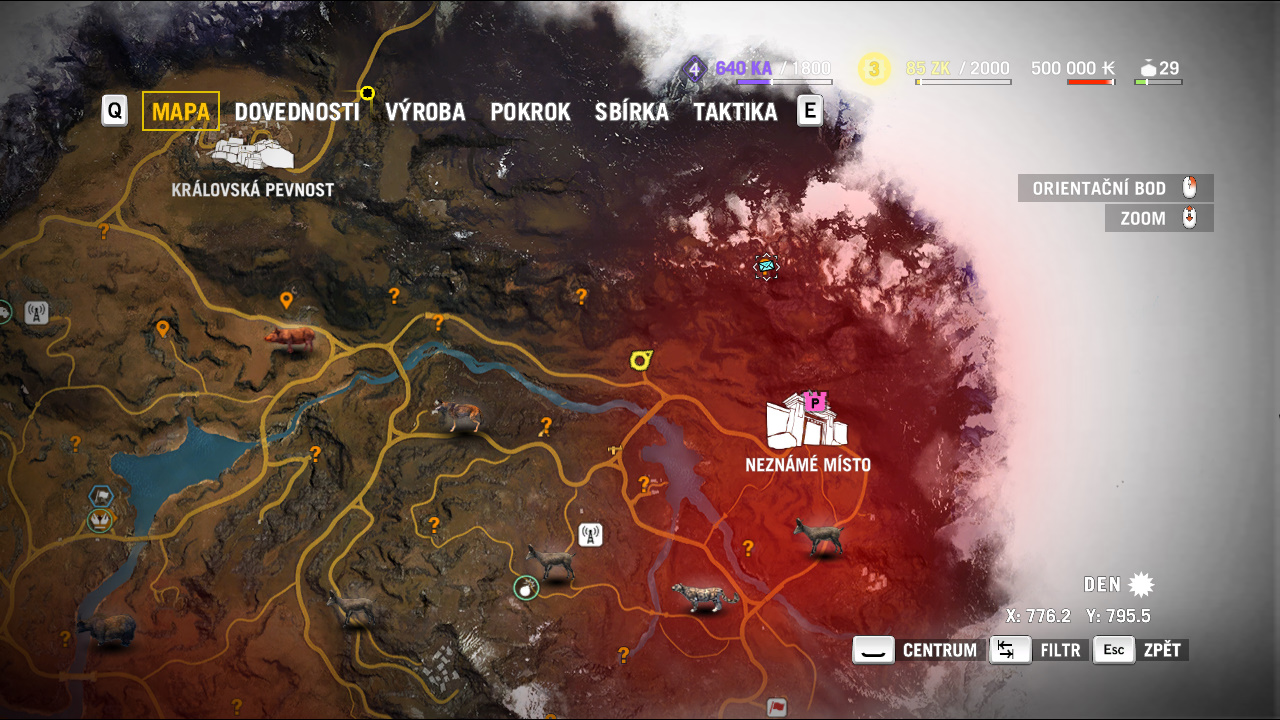Pick the snow leopard hunting marker

pyautogui.click(x=705, y=597)
